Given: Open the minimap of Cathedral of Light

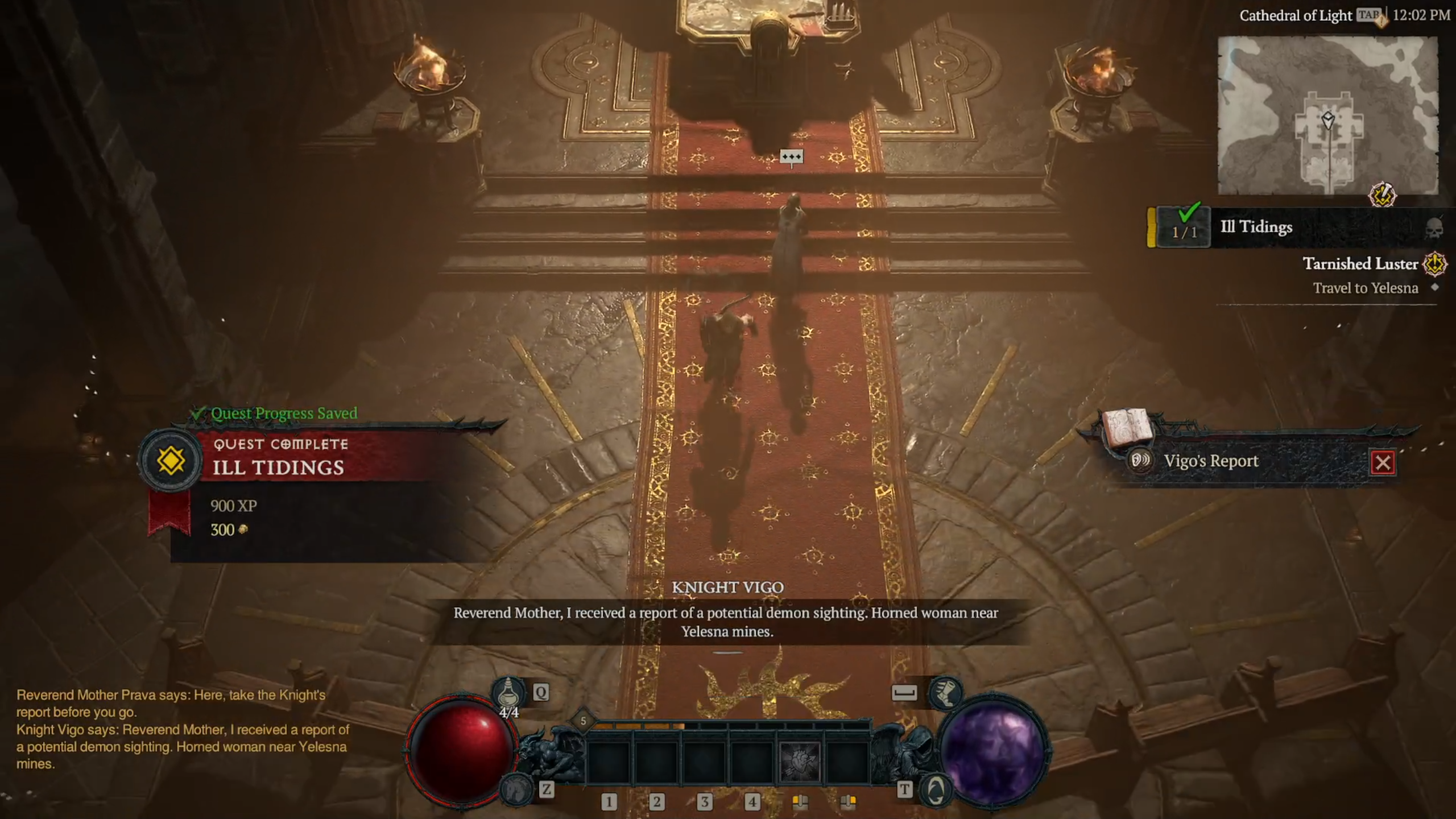Looking at the screenshot, I should point(1327,115).
